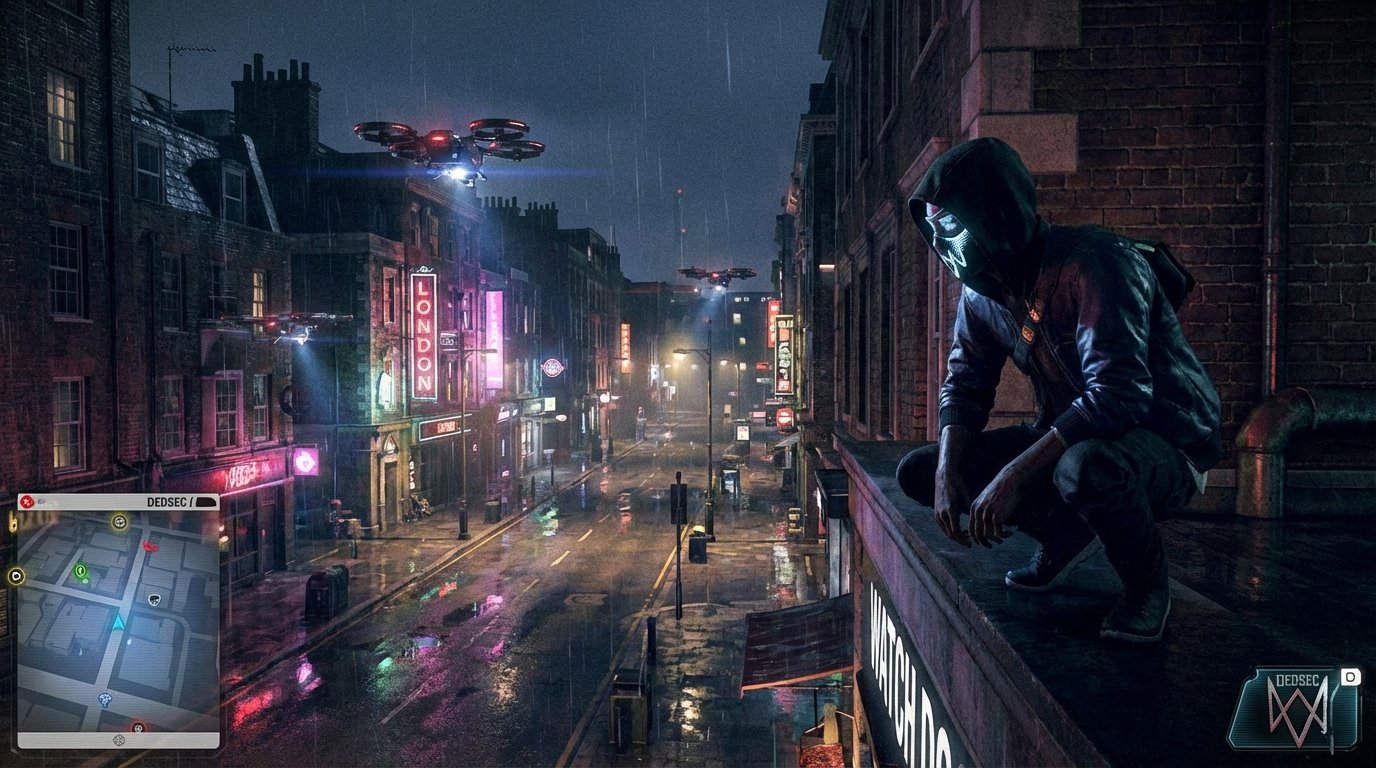Select the blue tech point icon on the minimap
The width and height of the screenshot is (1376, 768).
[105, 699]
